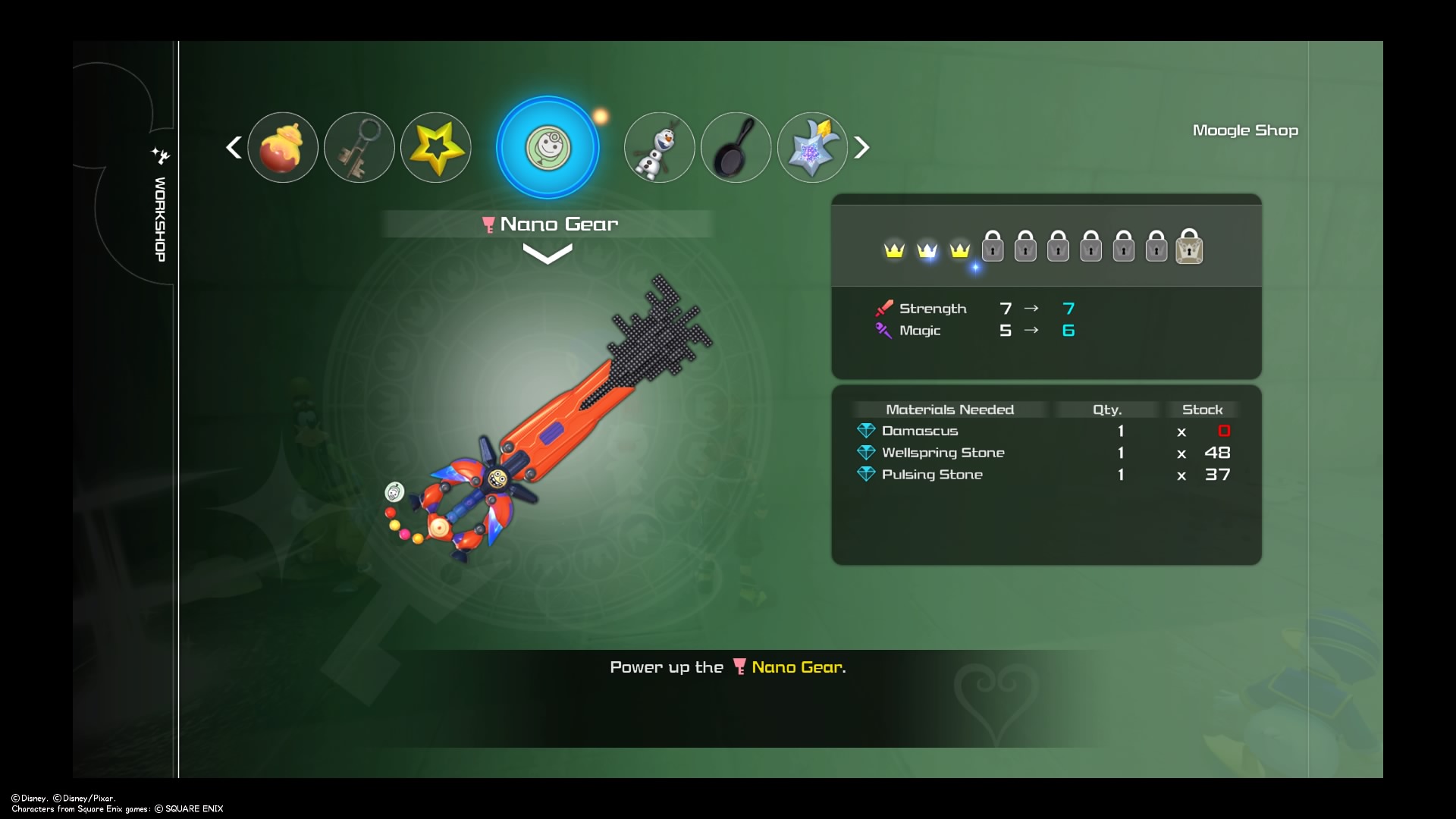Click the highlighted Nano Gear keyblade icon
Viewport: 1456px width, 819px height.
[x=548, y=148]
